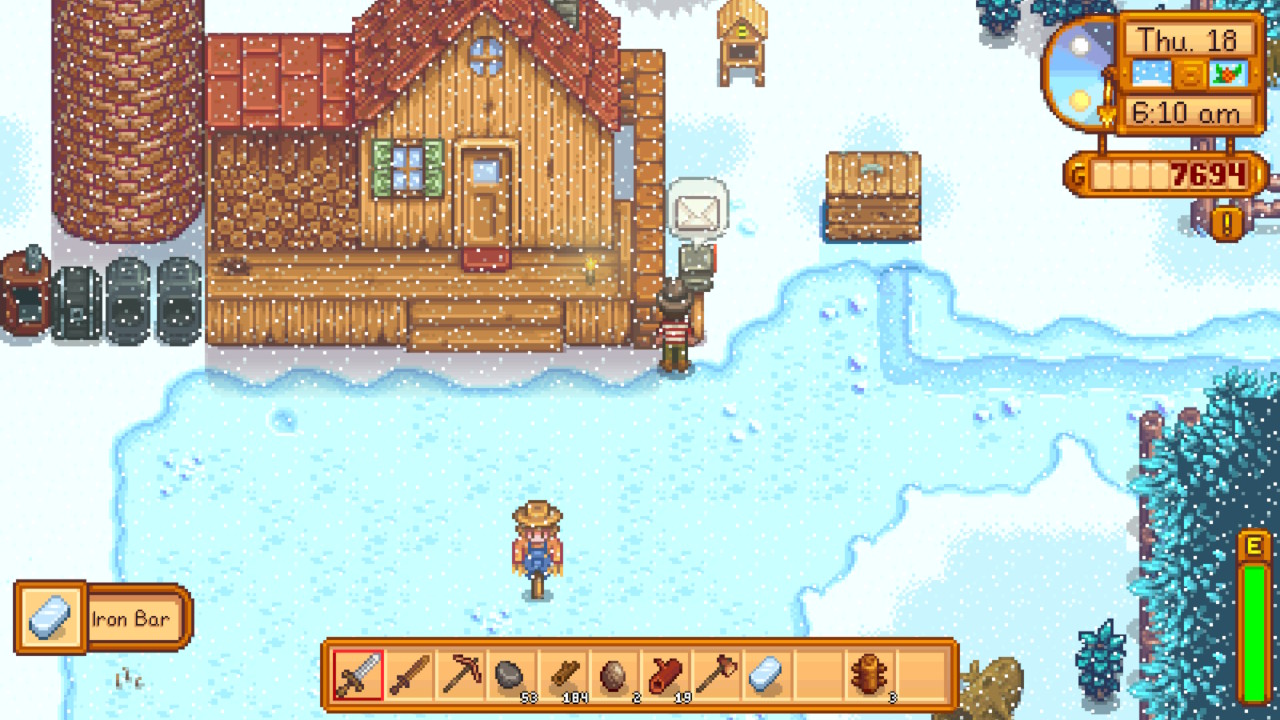Screen dimensions: 1280x720
Task: Equip the axe from the hotbar
Action: click(x=717, y=675)
